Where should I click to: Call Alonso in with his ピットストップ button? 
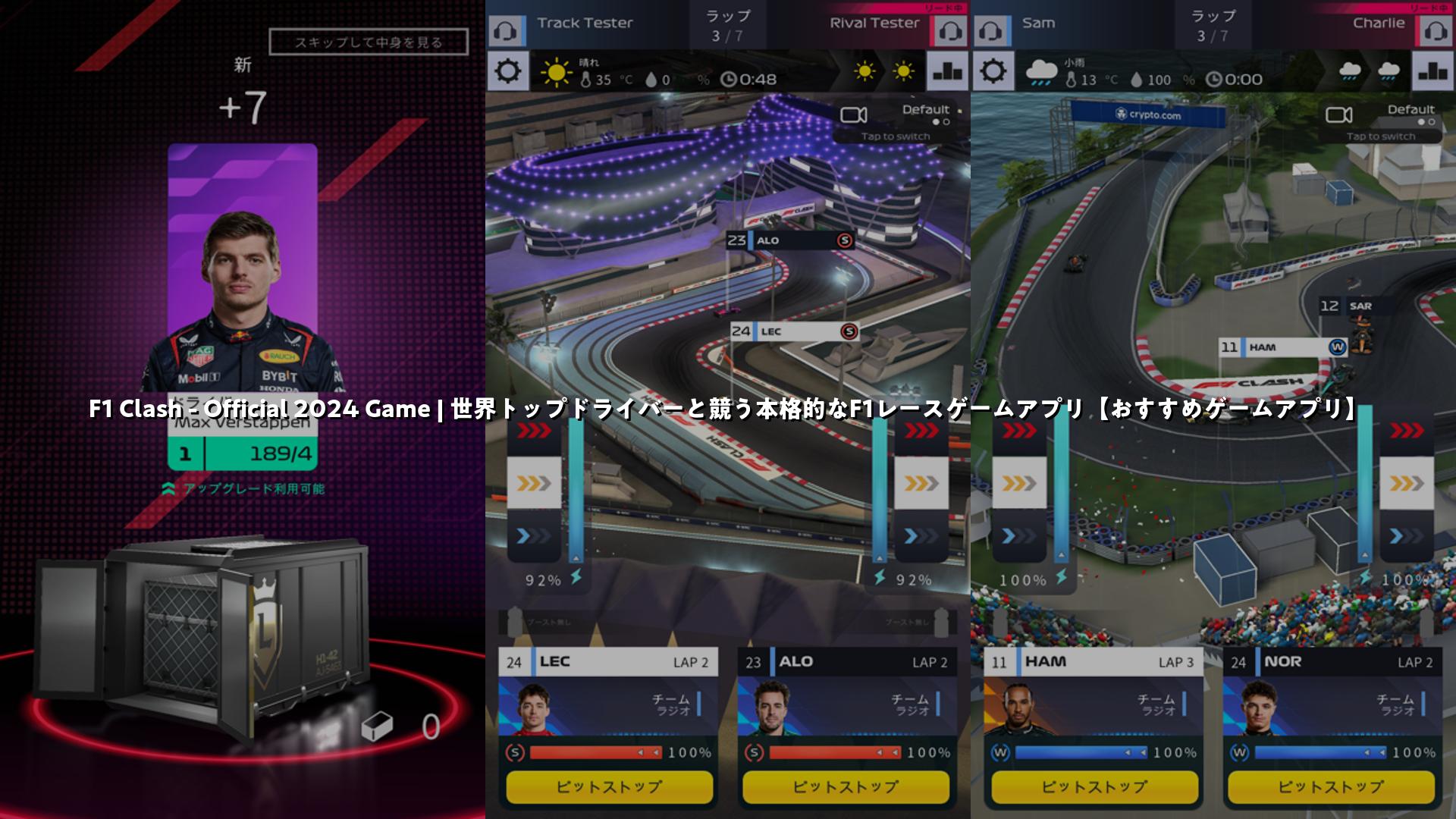pyautogui.click(x=846, y=787)
